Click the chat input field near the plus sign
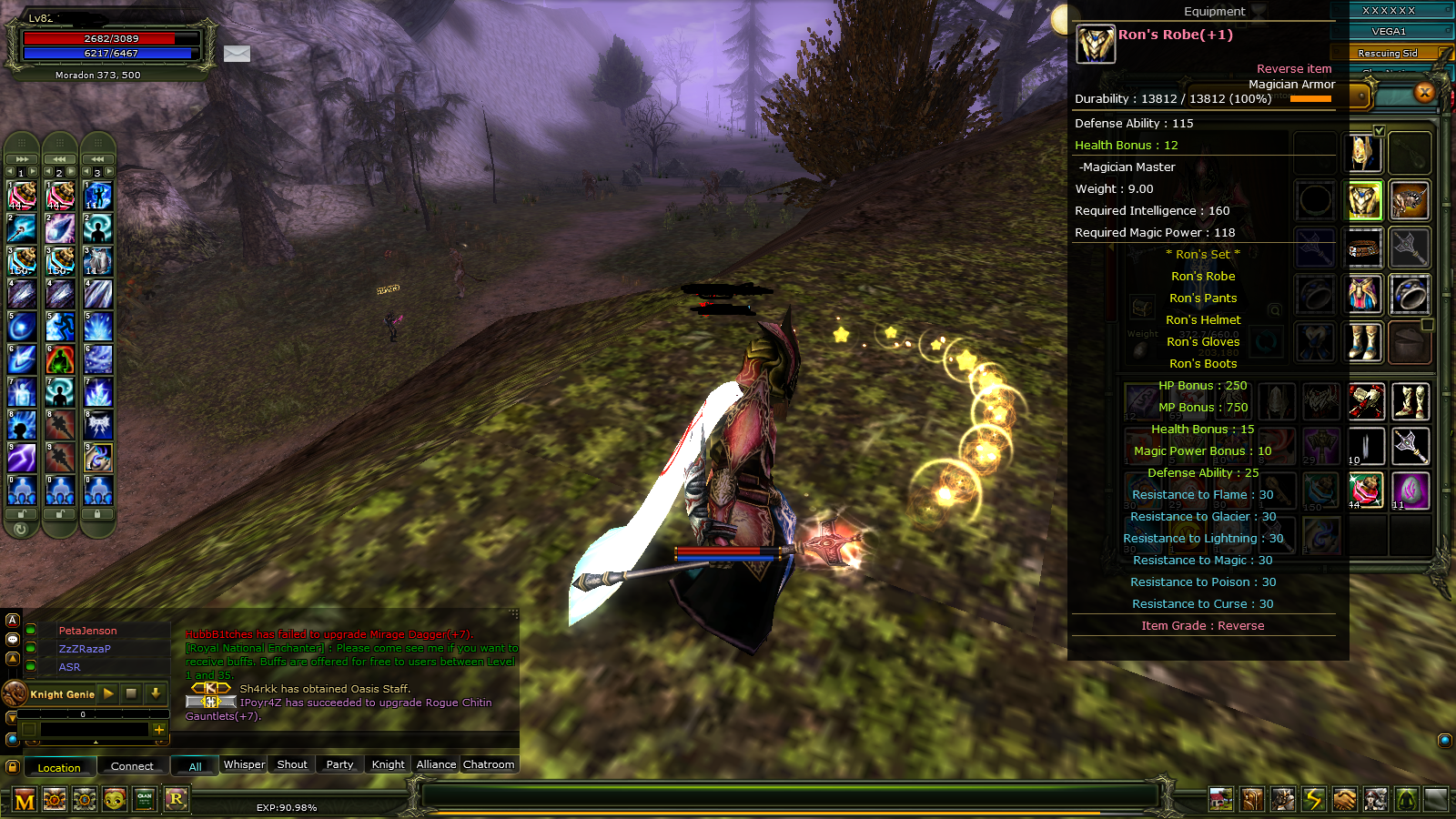This screenshot has height=819, width=1456. click(96, 730)
